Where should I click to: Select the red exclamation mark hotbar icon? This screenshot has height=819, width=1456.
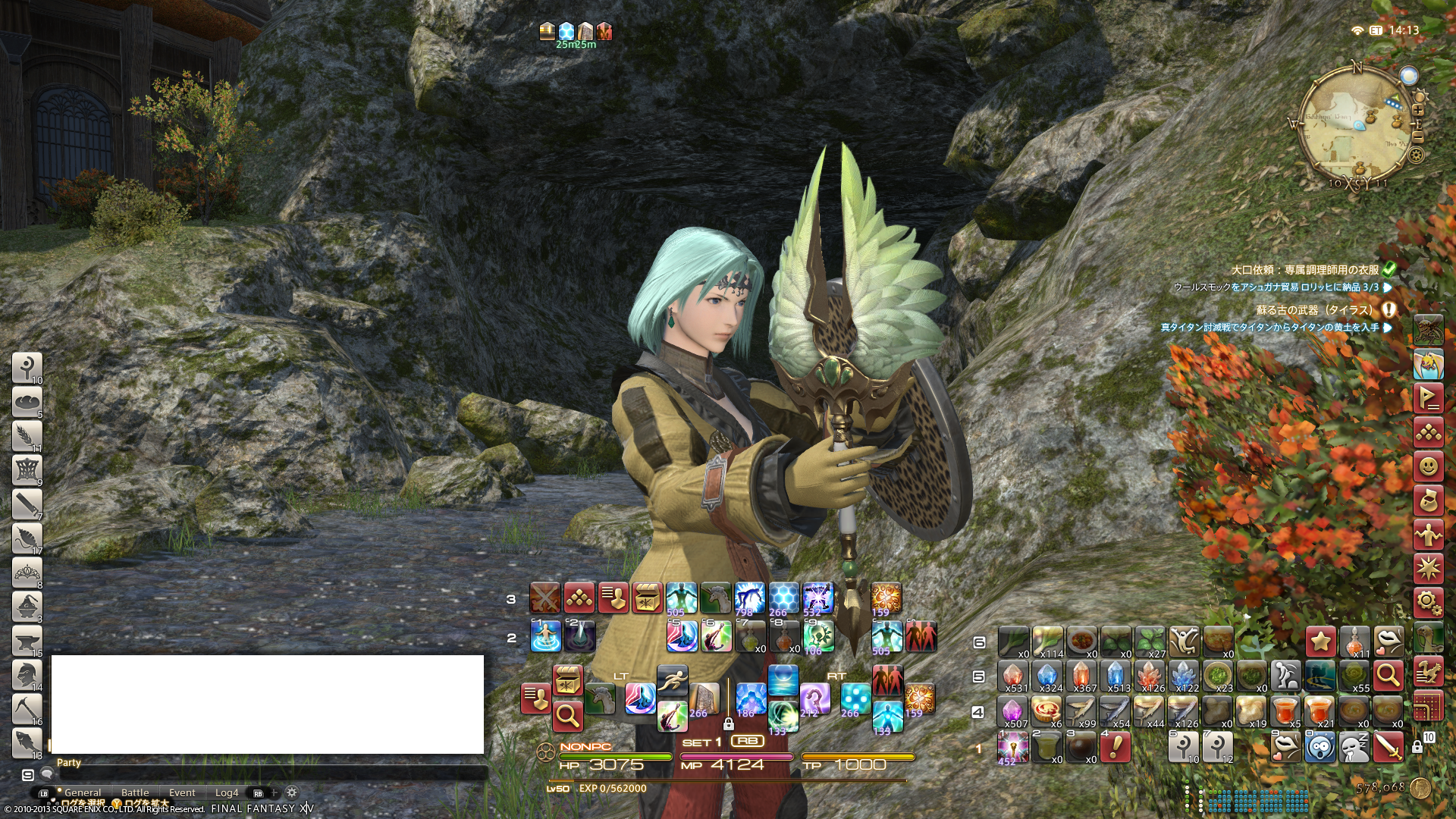click(x=1115, y=748)
